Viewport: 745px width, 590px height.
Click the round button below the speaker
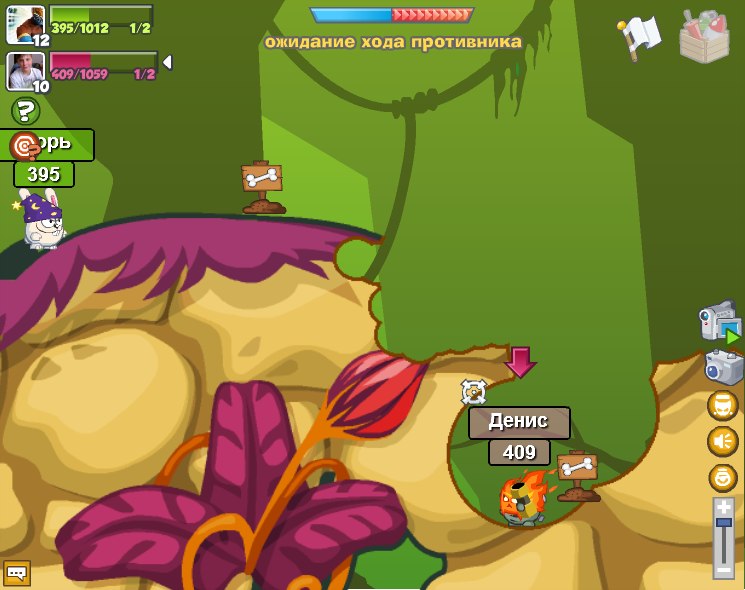(x=722, y=477)
